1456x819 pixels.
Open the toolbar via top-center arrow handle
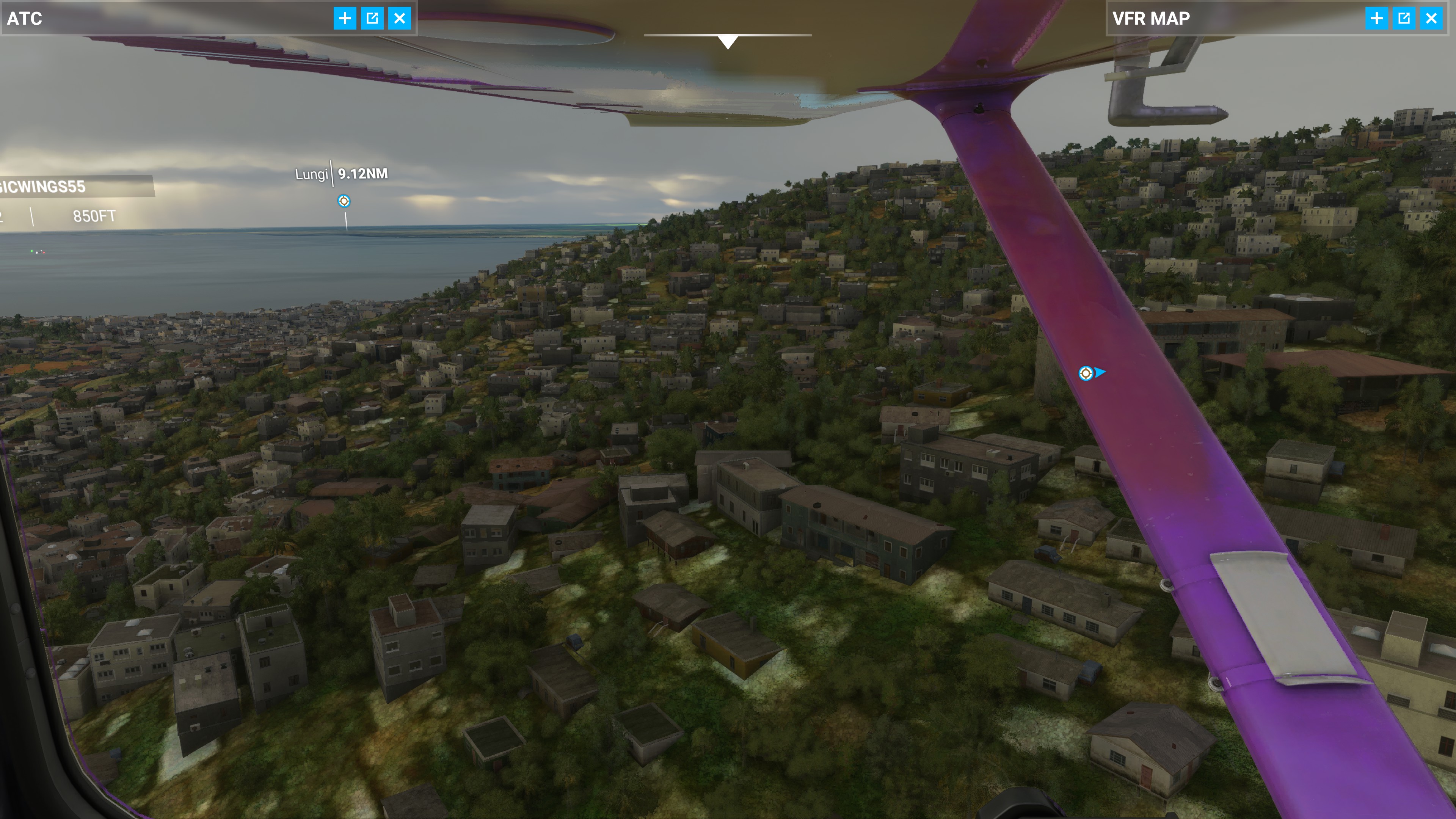[728, 41]
